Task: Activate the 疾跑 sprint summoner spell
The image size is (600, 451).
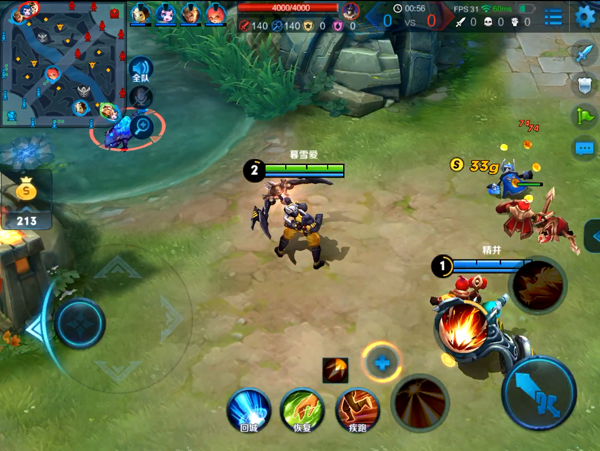Action: coord(356,410)
